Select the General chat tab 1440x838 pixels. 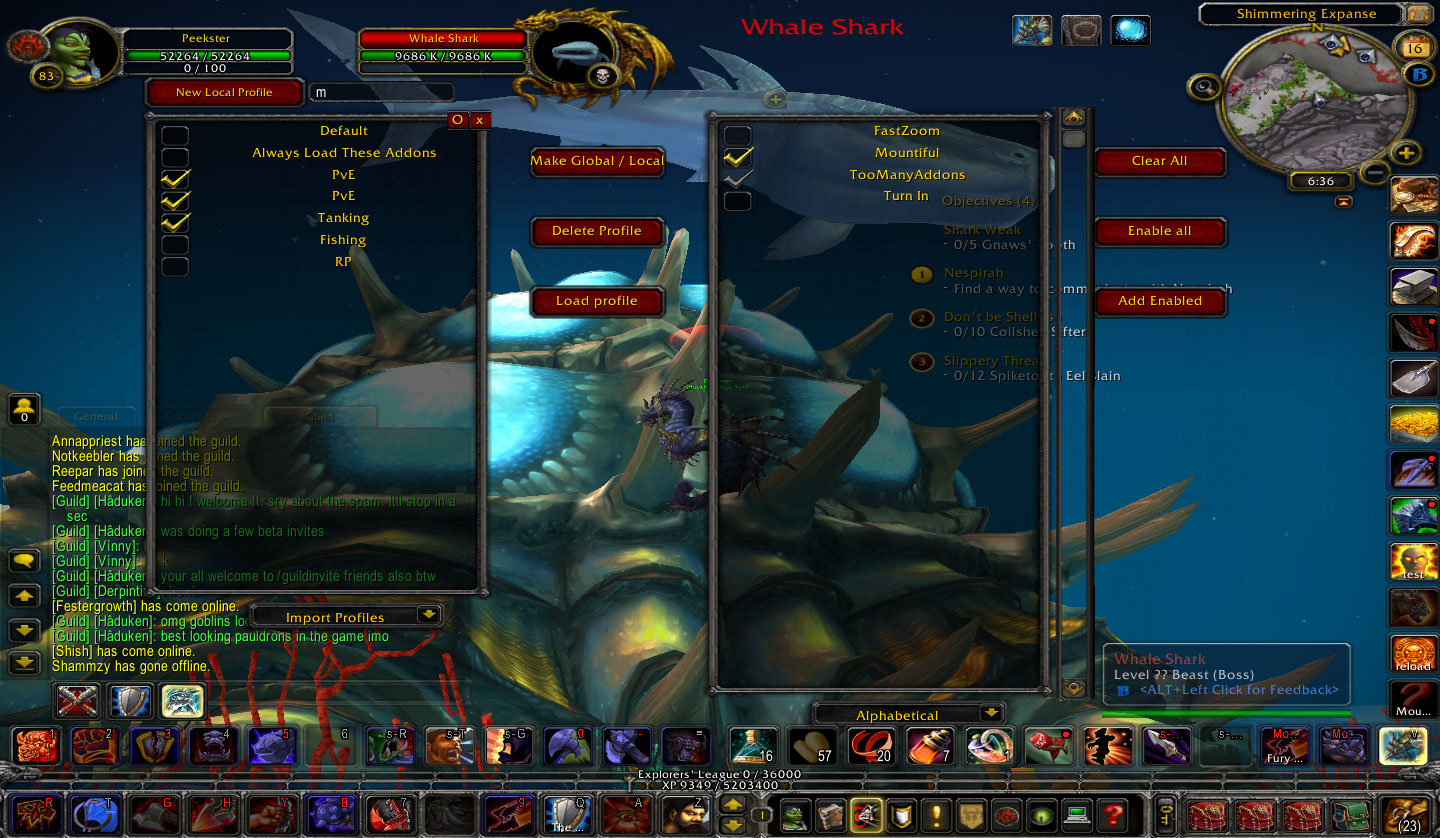[x=96, y=416]
